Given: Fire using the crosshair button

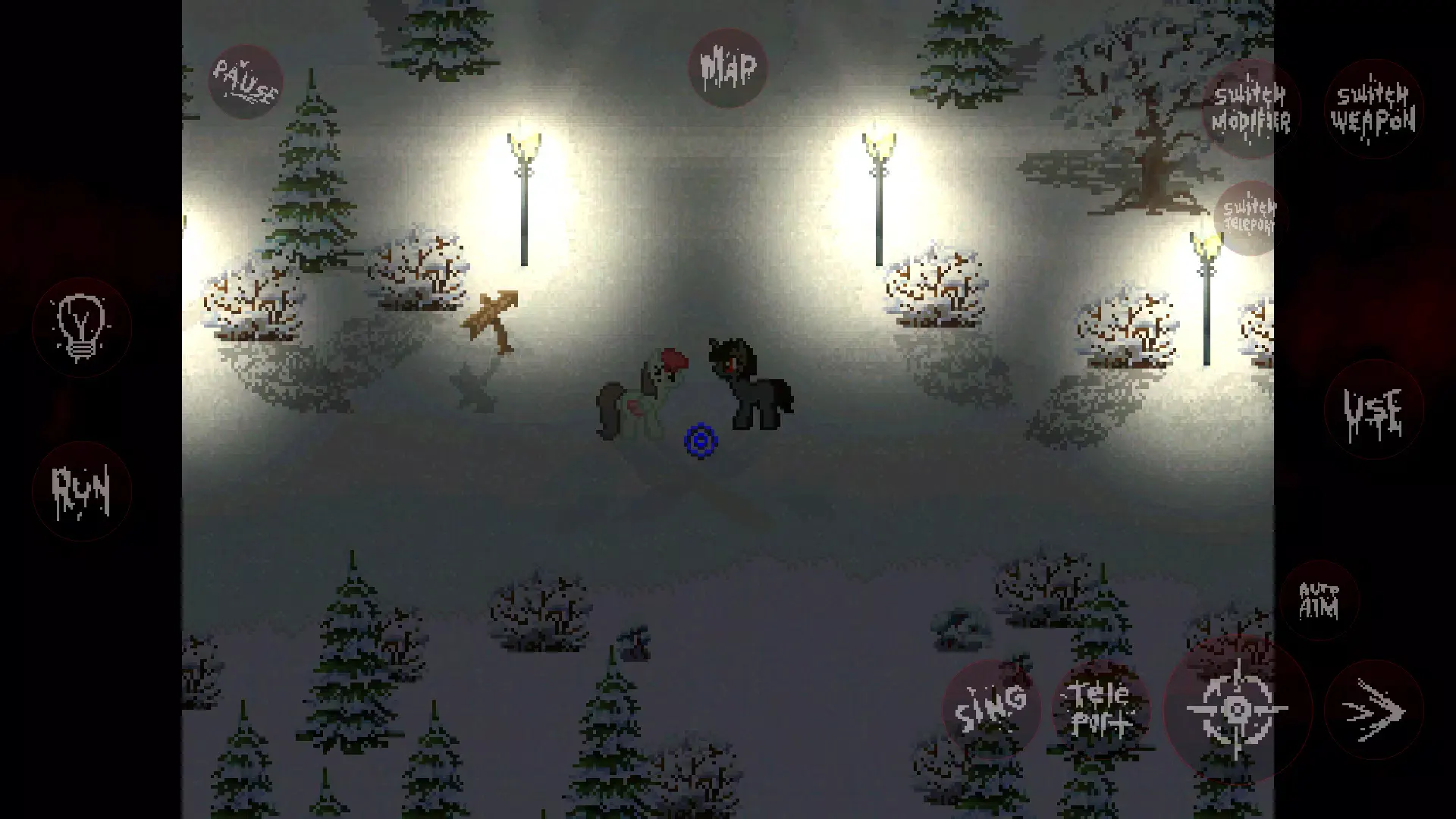Looking at the screenshot, I should [x=1237, y=710].
